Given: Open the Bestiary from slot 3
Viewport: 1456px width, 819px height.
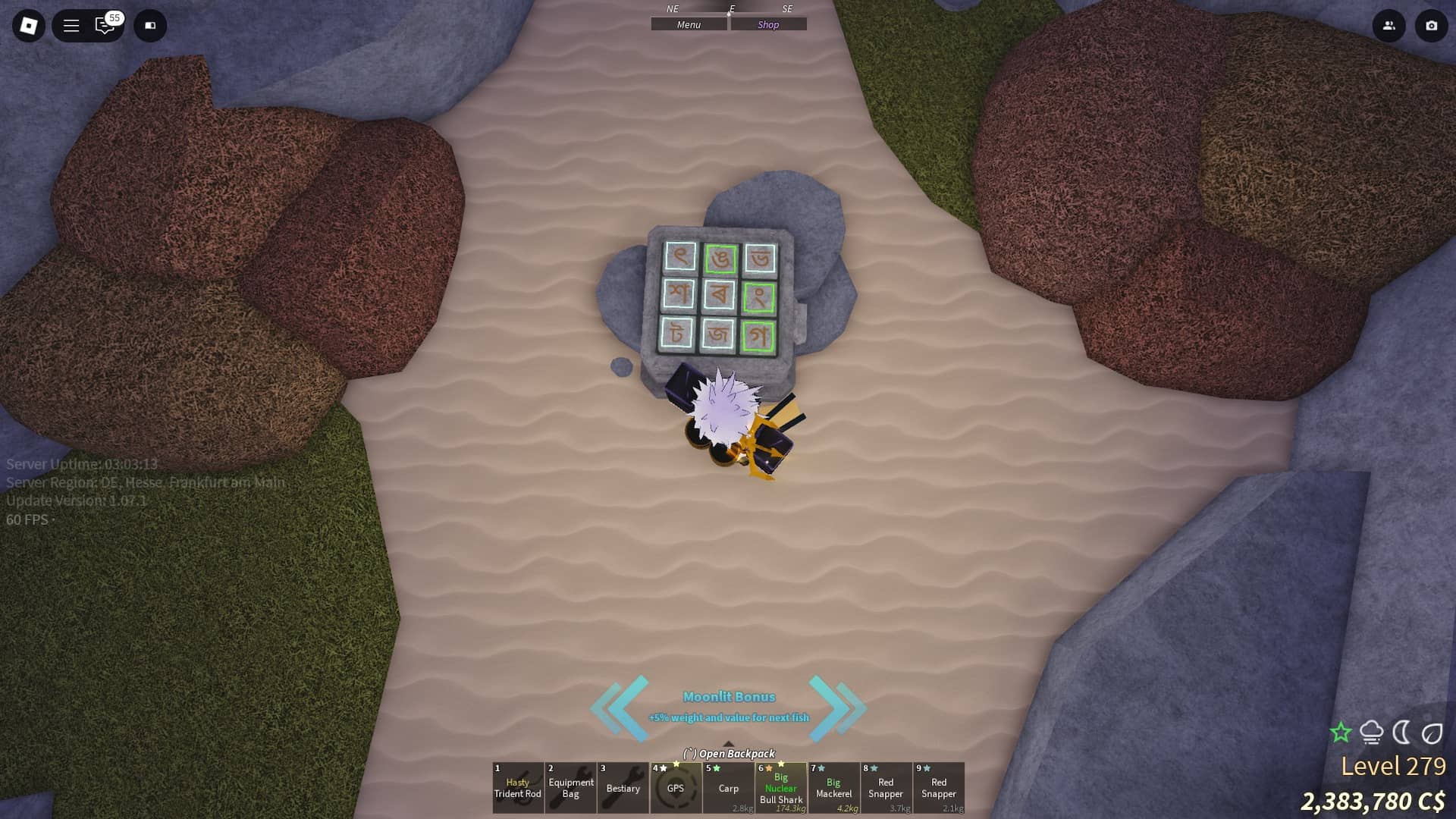Looking at the screenshot, I should click(623, 789).
